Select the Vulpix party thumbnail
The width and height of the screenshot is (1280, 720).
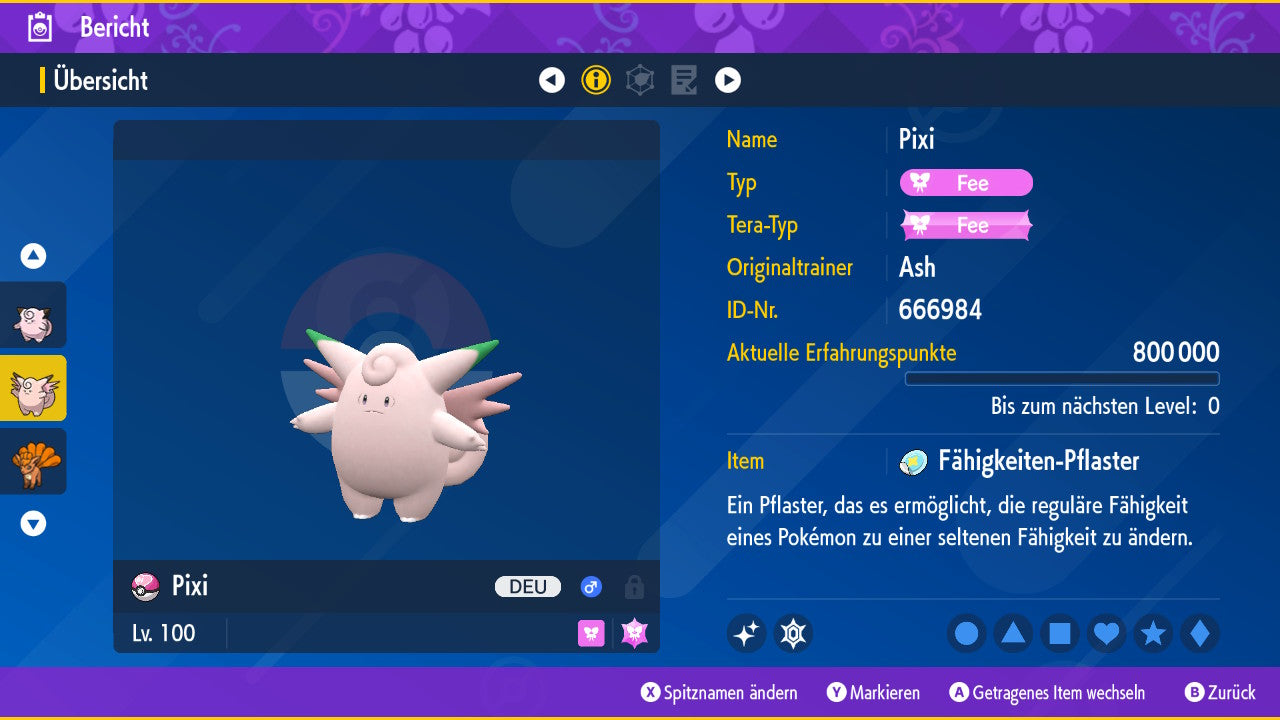pyautogui.click(x=34, y=461)
